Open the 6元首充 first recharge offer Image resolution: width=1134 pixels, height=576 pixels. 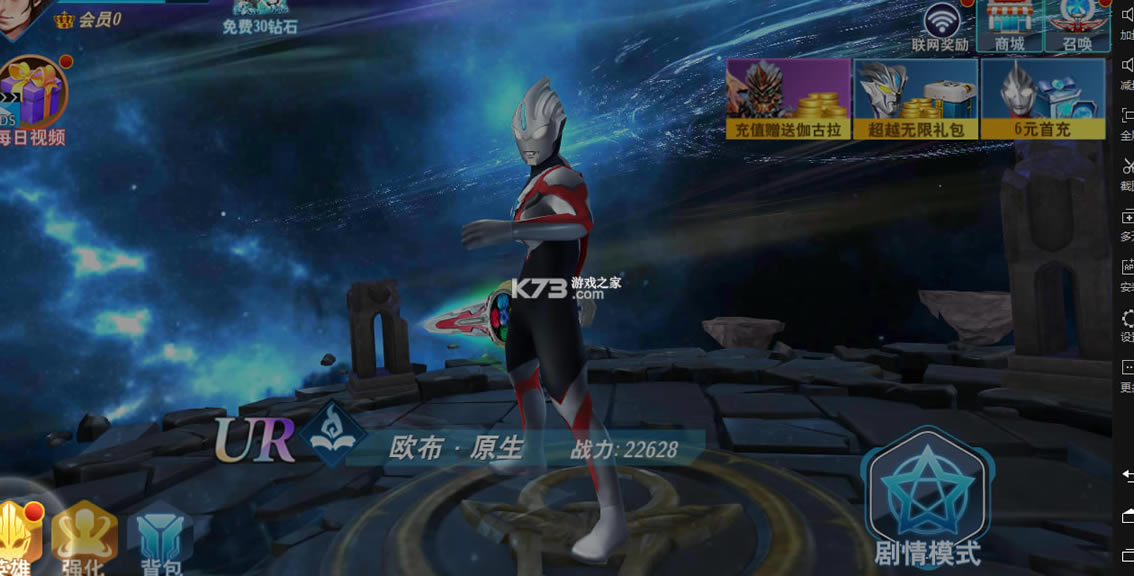(x=1043, y=98)
